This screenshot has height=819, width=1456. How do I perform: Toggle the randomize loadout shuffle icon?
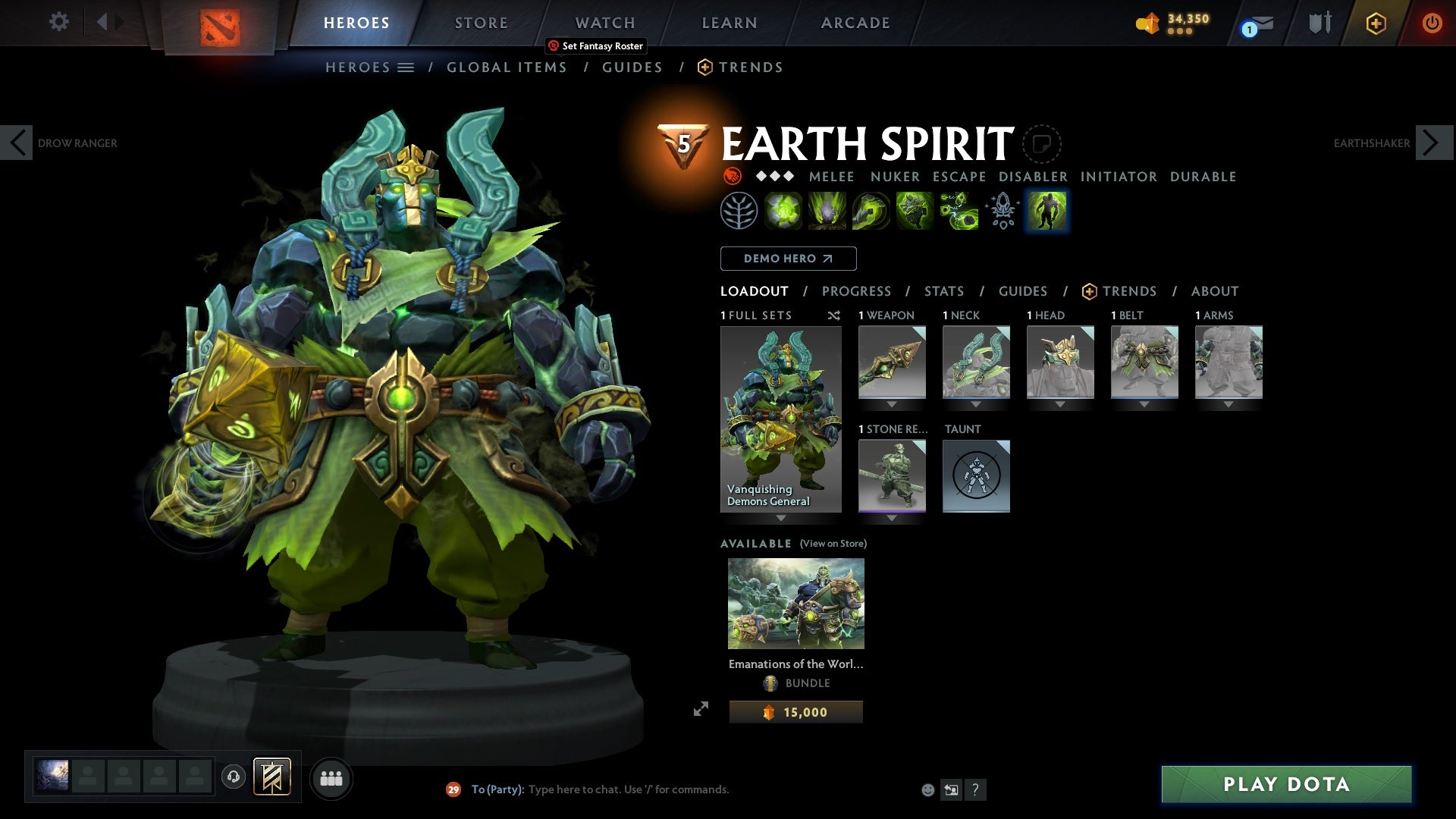(834, 315)
